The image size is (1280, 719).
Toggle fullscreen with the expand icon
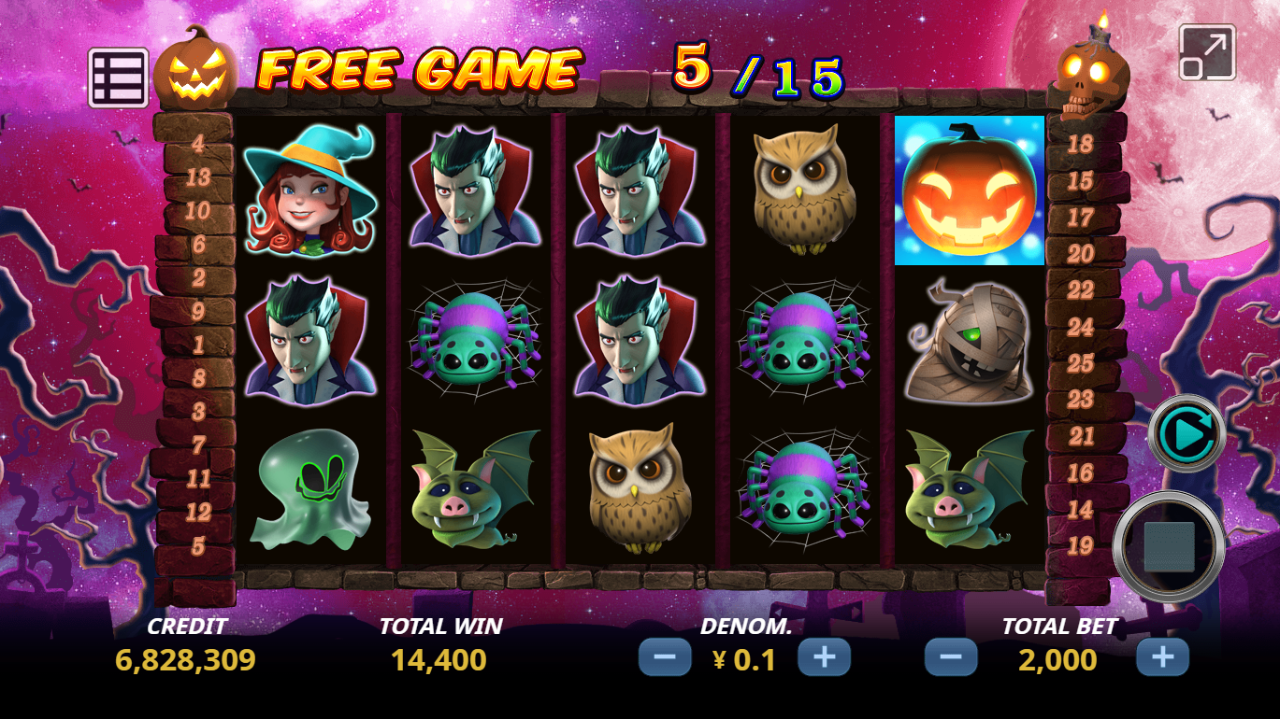[x=1207, y=52]
